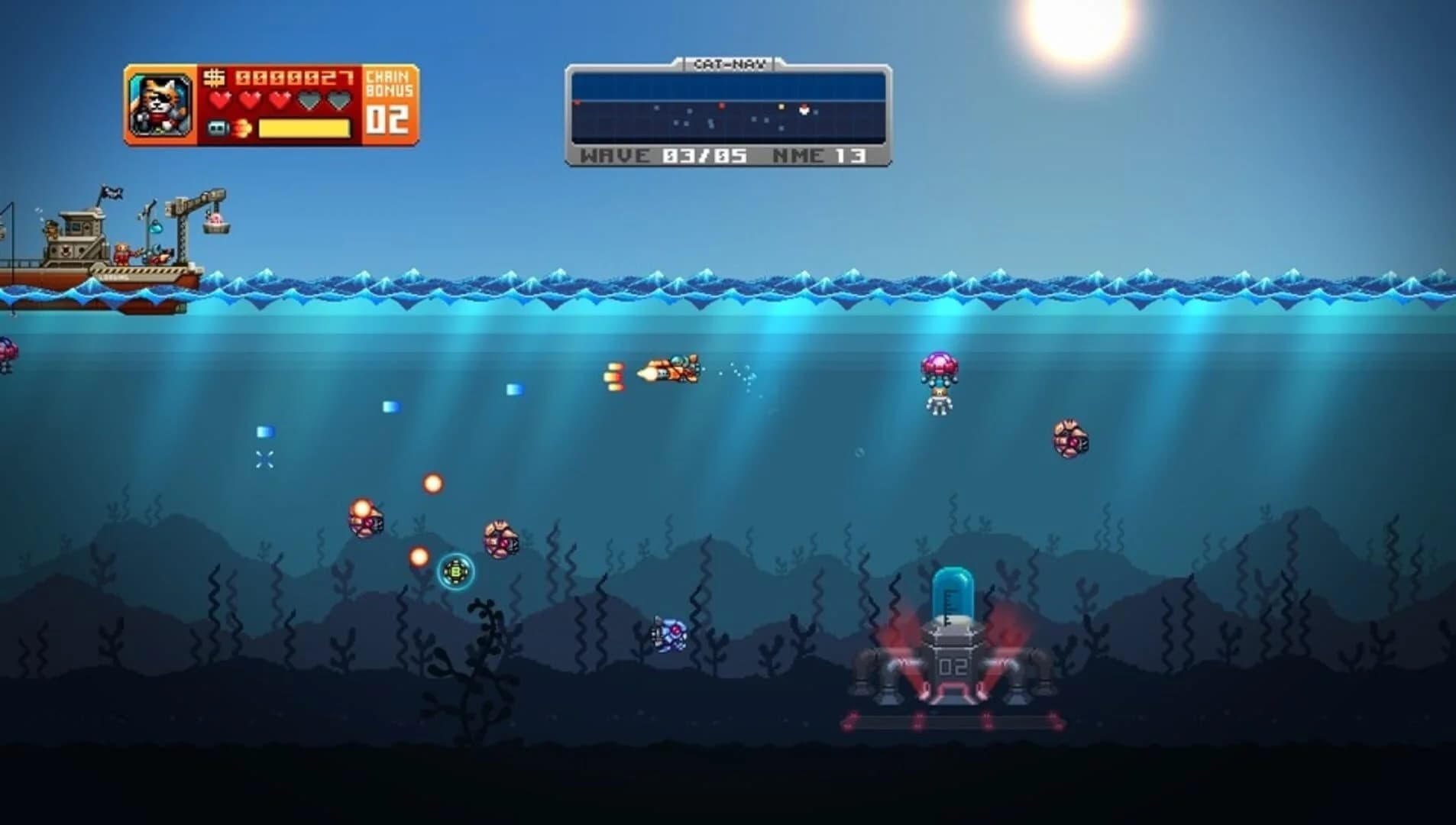Select the torpedo ammo icon in the HUD
1456x825 pixels.
click(x=218, y=129)
